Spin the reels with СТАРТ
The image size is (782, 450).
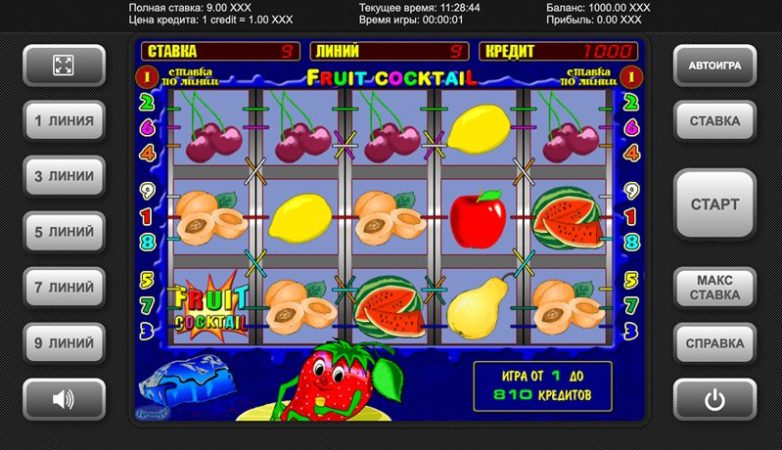[714, 204]
